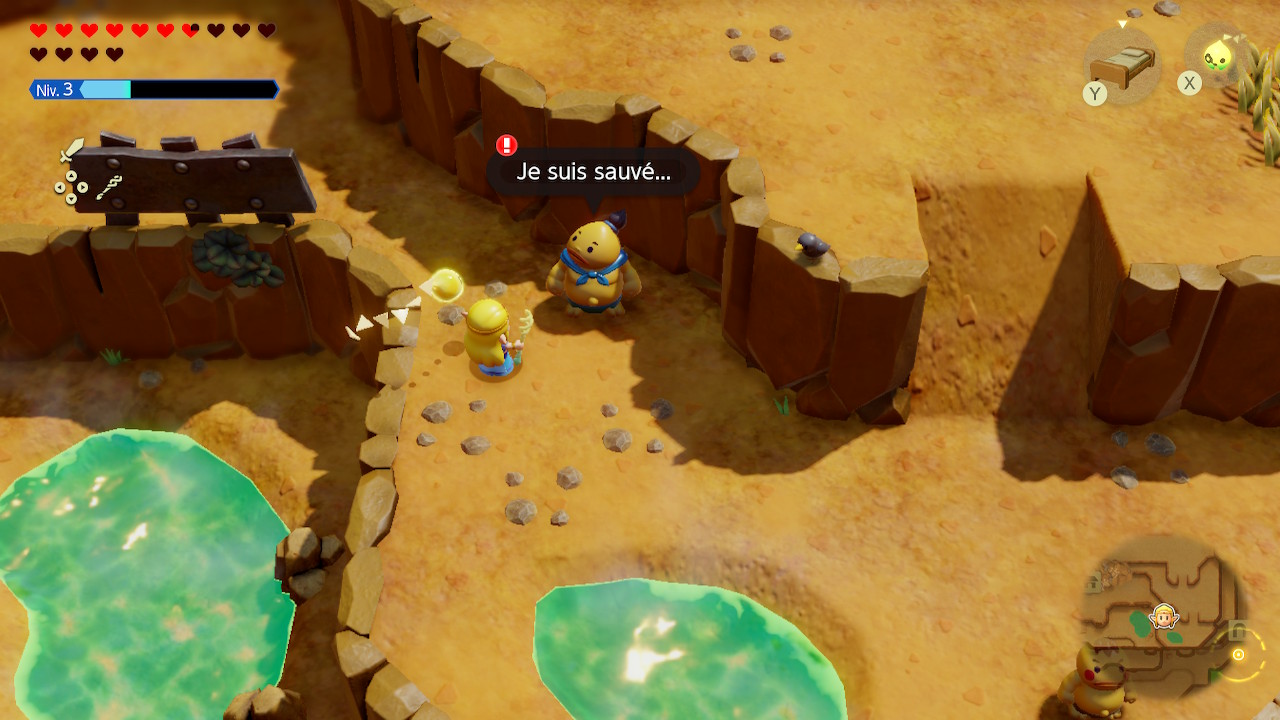Select the Tri Rod icon beside the d-pad
Viewport: 1280px width, 720px height.
(x=110, y=187)
